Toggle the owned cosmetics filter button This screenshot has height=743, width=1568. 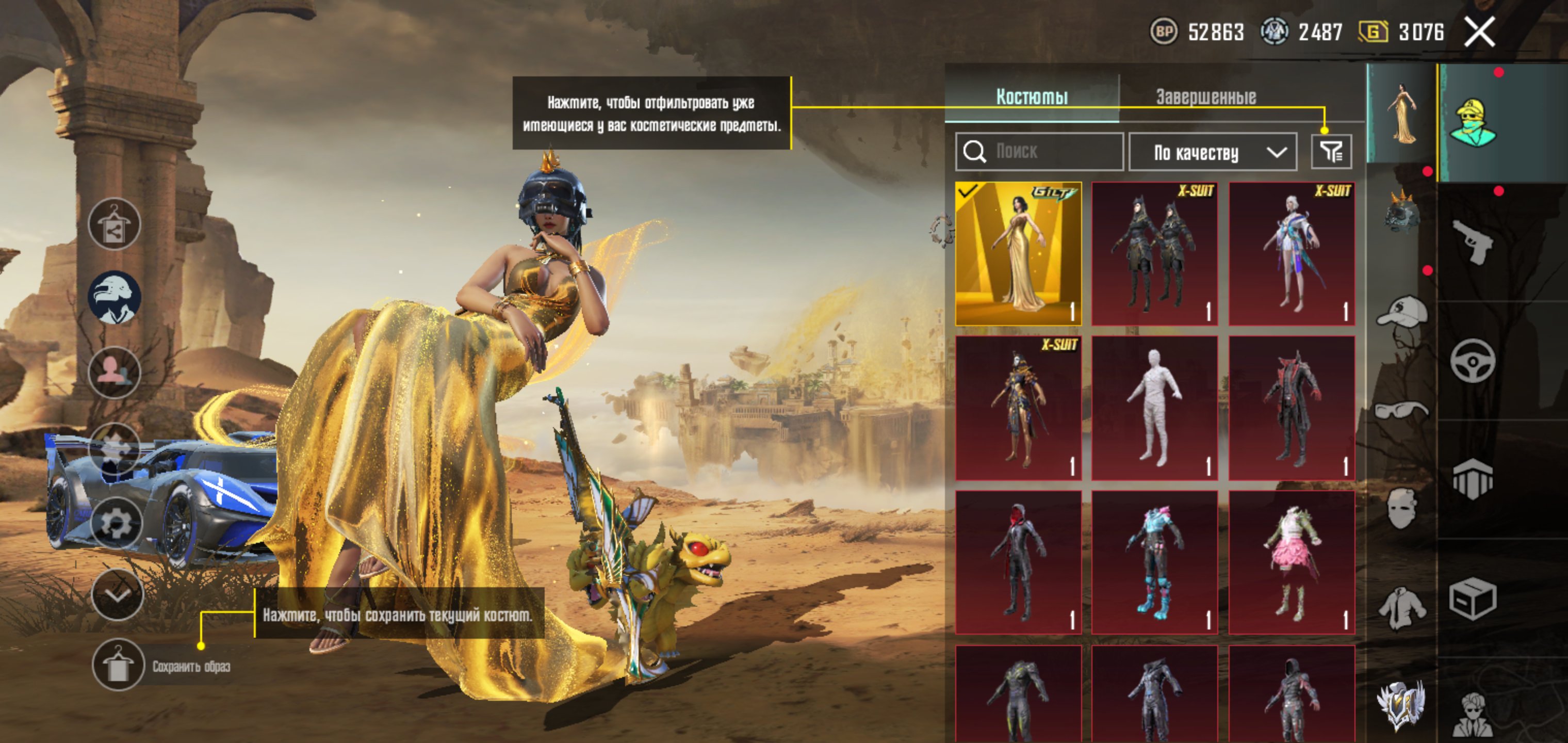pyautogui.click(x=1331, y=152)
